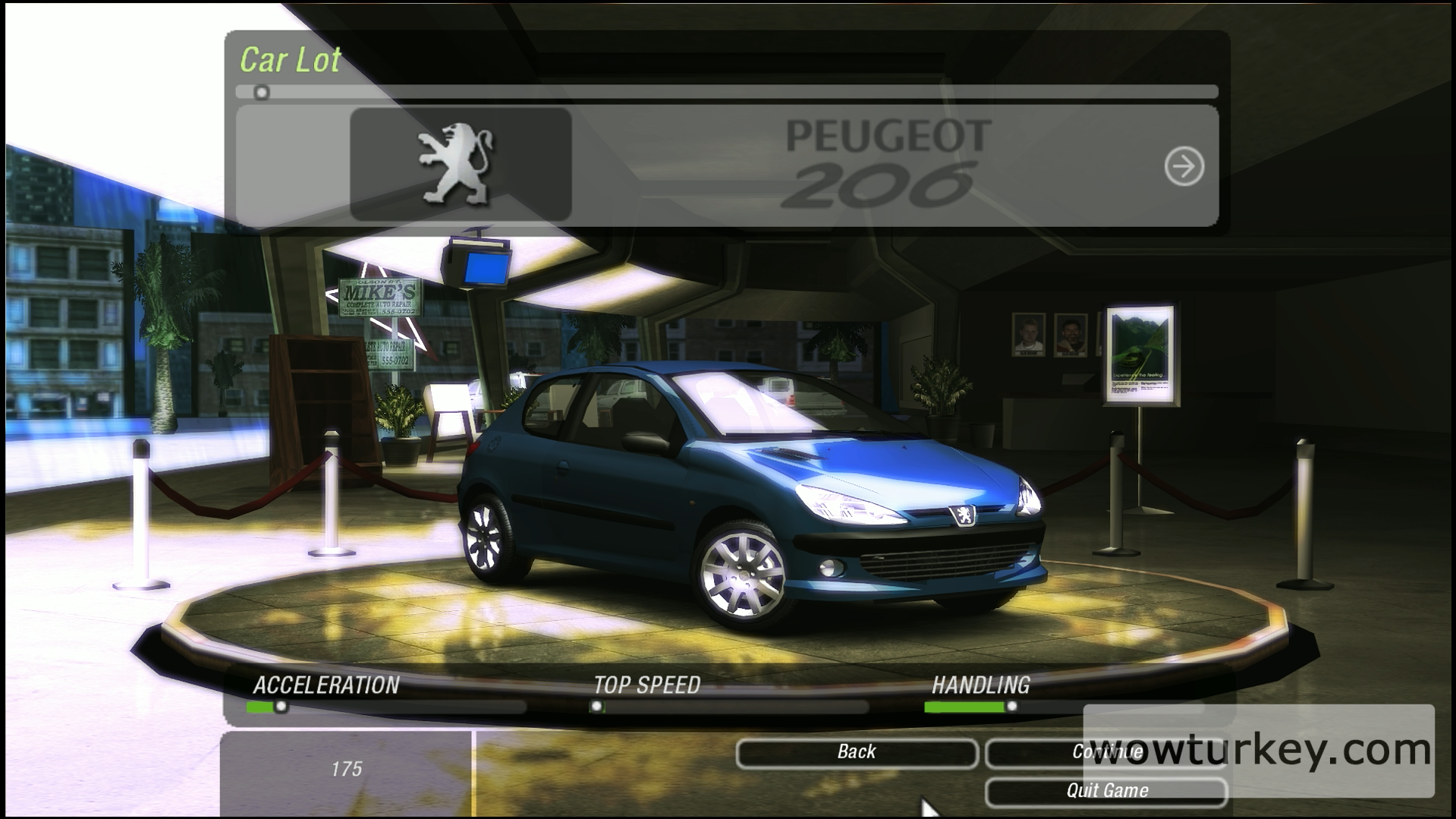Go back with the Back button
The width and height of the screenshot is (1456, 819).
tap(857, 752)
